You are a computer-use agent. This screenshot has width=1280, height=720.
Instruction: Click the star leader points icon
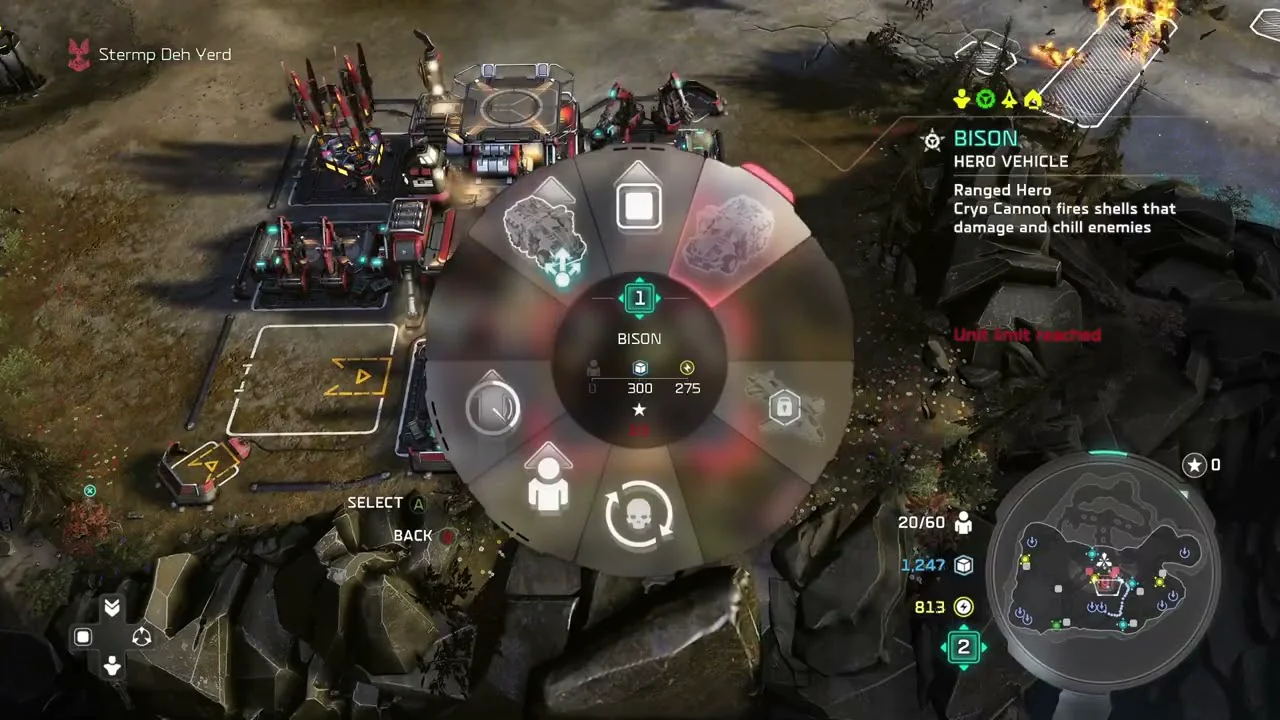pos(1194,465)
